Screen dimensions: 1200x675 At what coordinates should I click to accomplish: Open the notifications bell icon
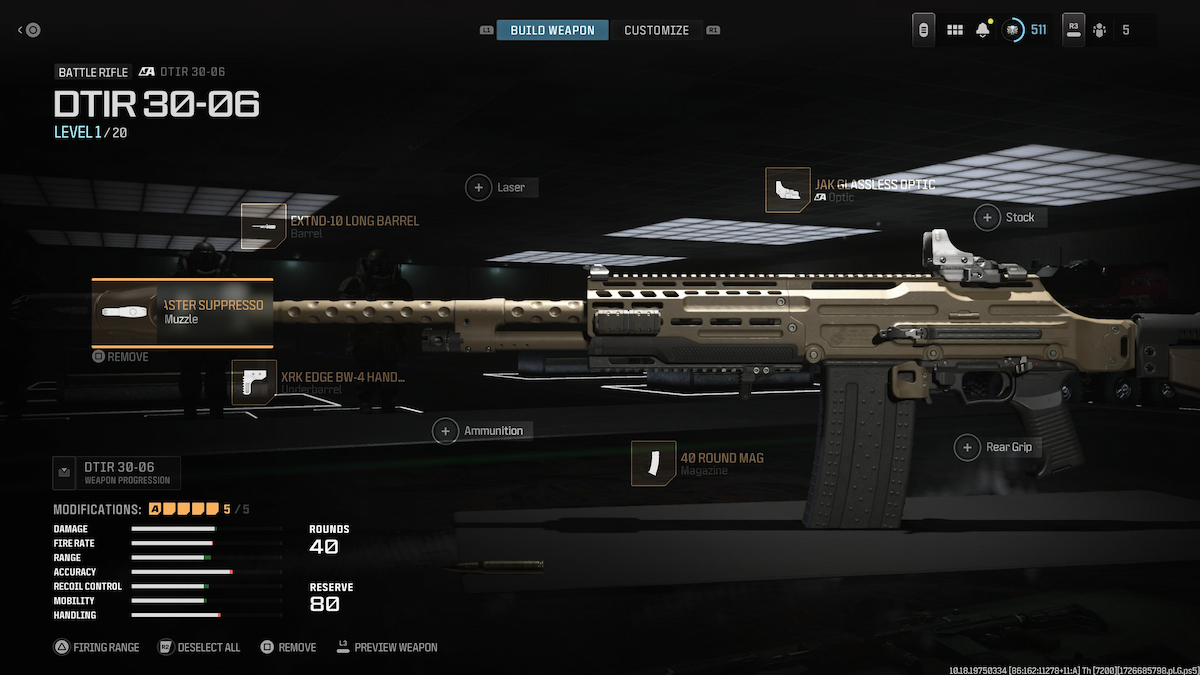983,30
